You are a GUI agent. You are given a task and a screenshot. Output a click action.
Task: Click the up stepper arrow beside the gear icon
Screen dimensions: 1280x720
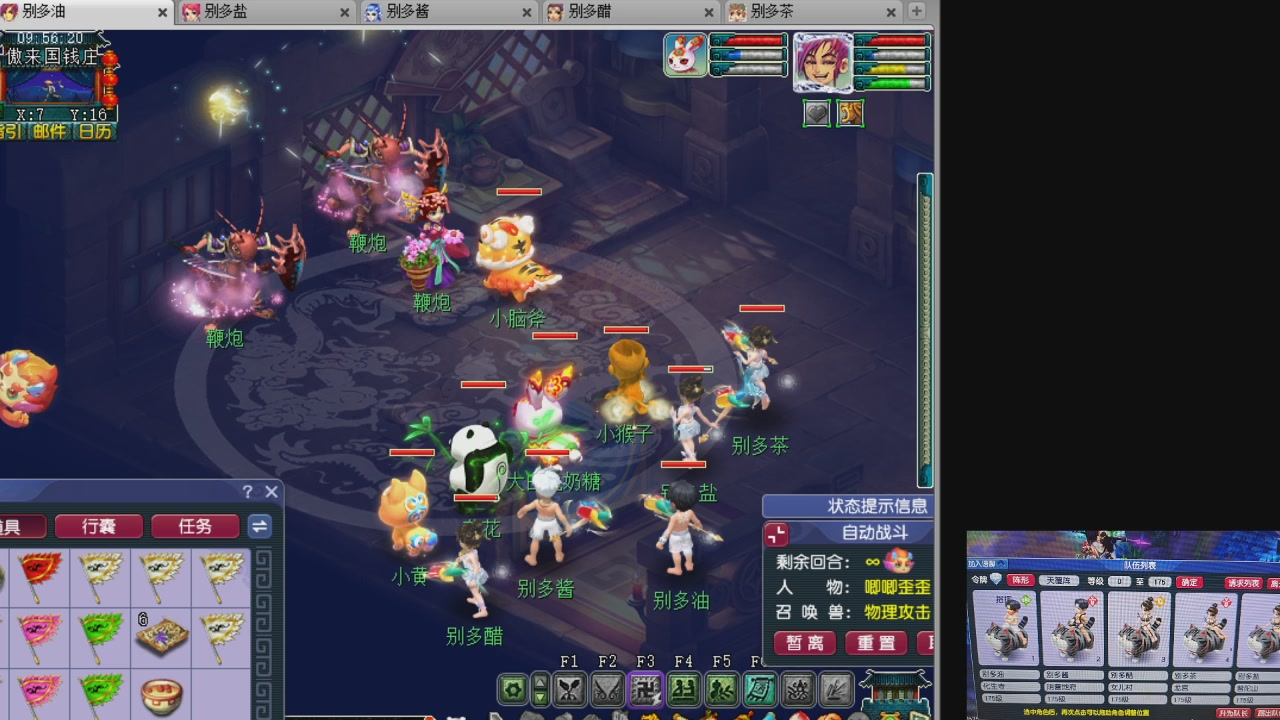[x=541, y=682]
